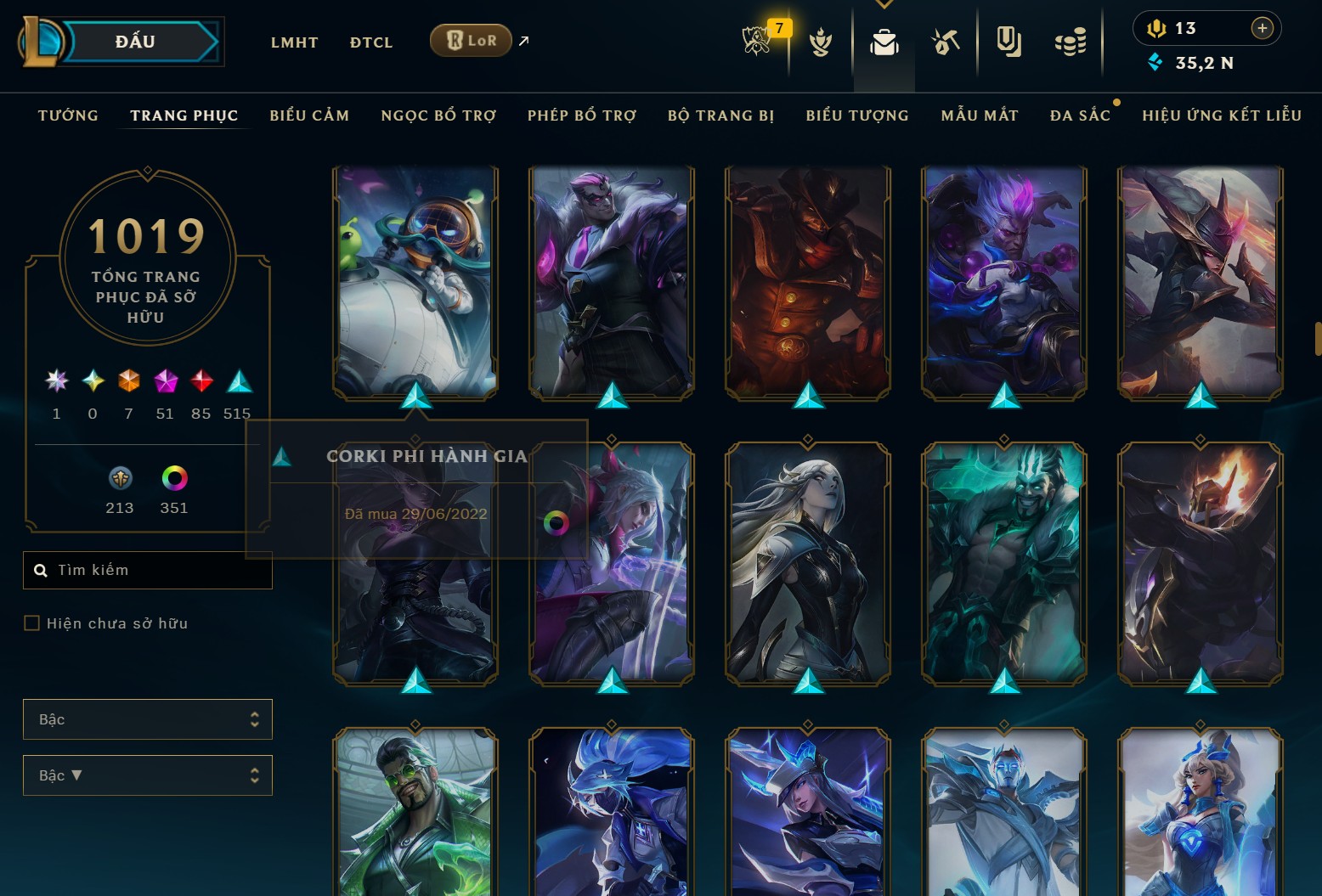Open the first 'Bậc' dropdown

point(148,718)
